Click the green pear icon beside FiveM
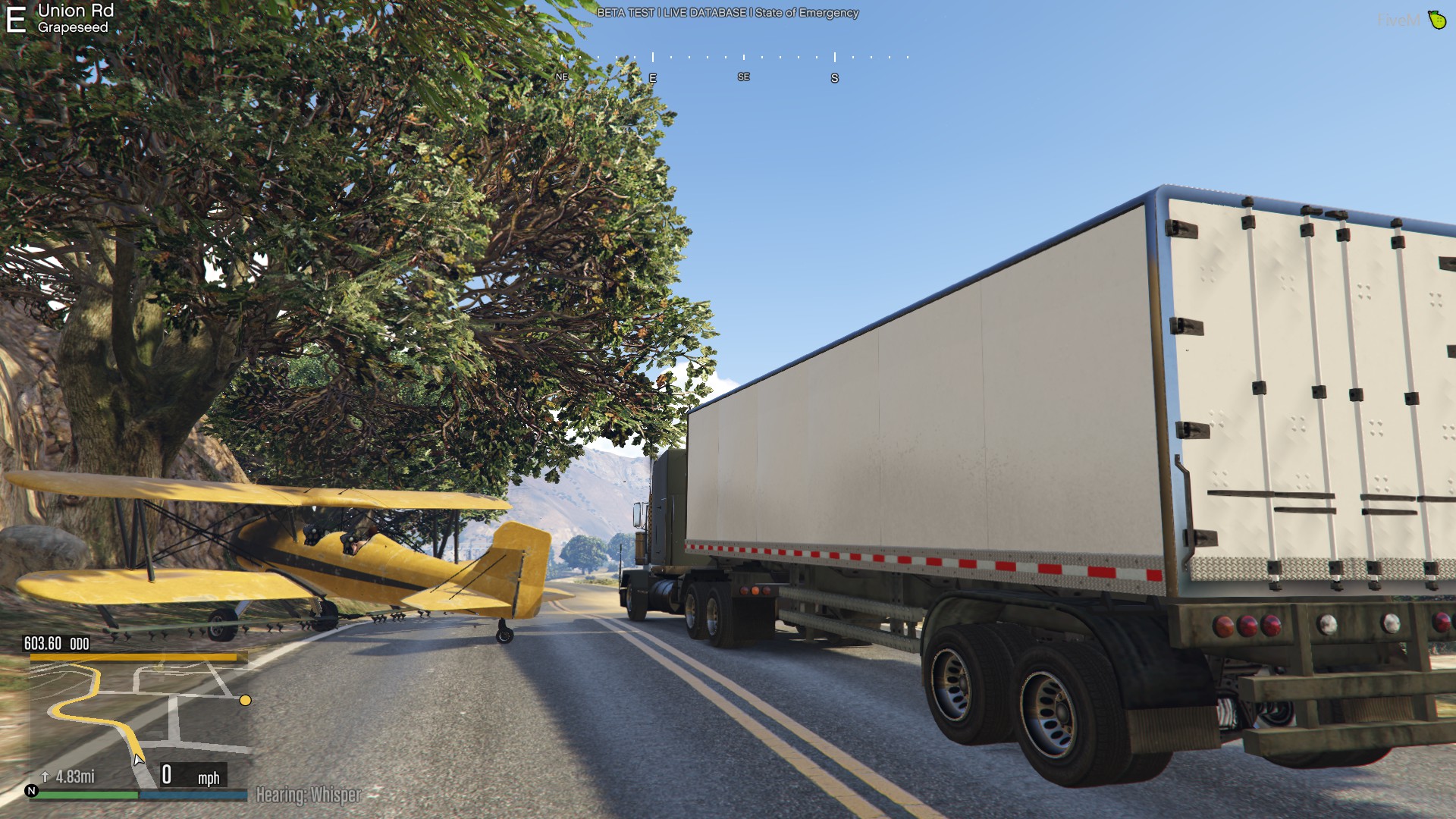 [1436, 20]
